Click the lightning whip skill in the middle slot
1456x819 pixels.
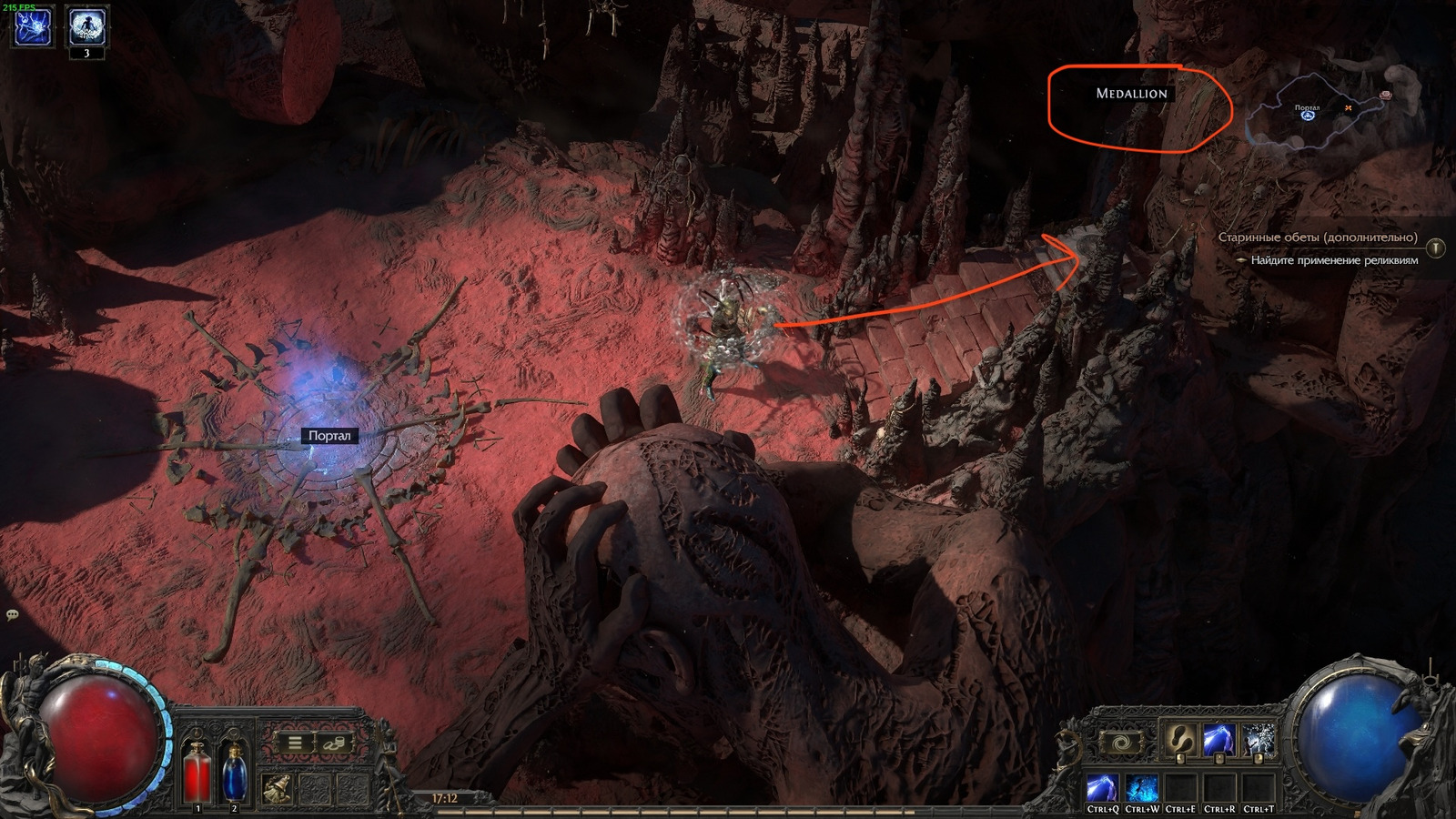tap(1220, 738)
